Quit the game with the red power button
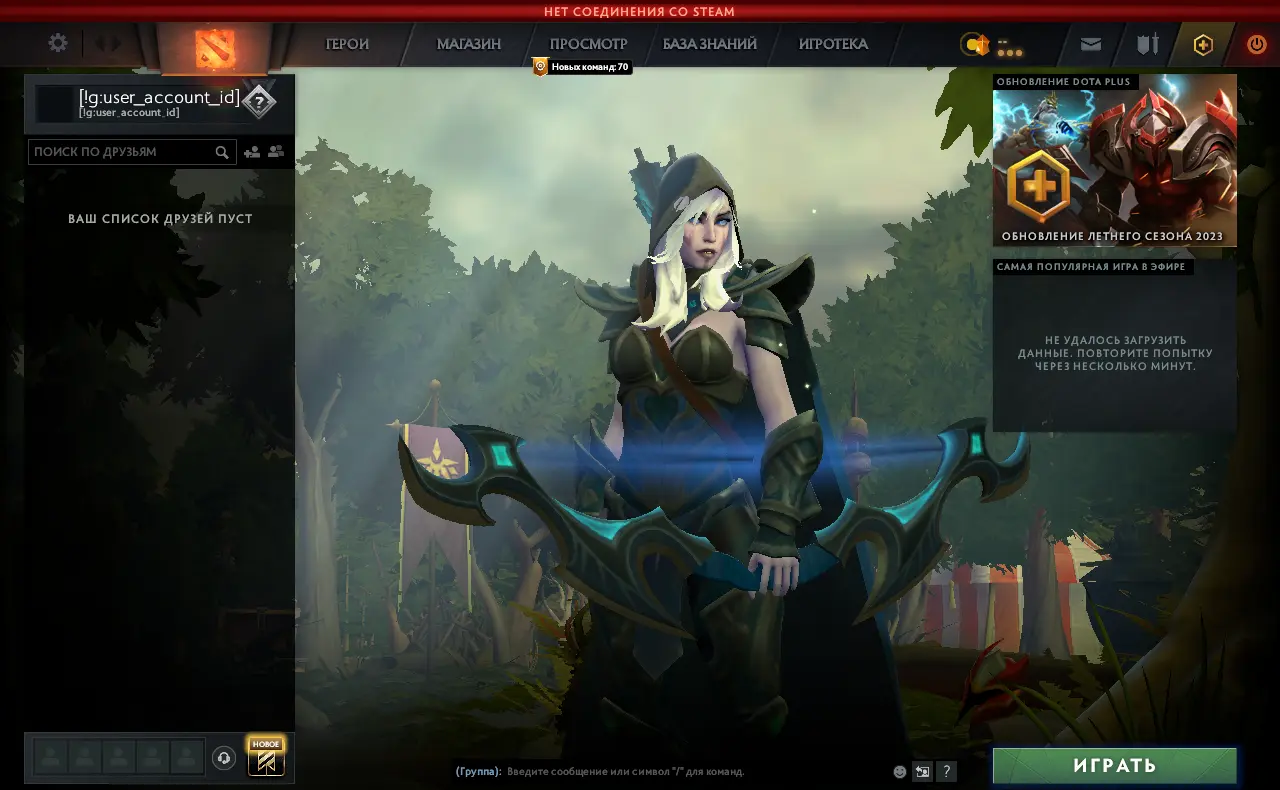This screenshot has width=1280, height=790. (x=1256, y=44)
